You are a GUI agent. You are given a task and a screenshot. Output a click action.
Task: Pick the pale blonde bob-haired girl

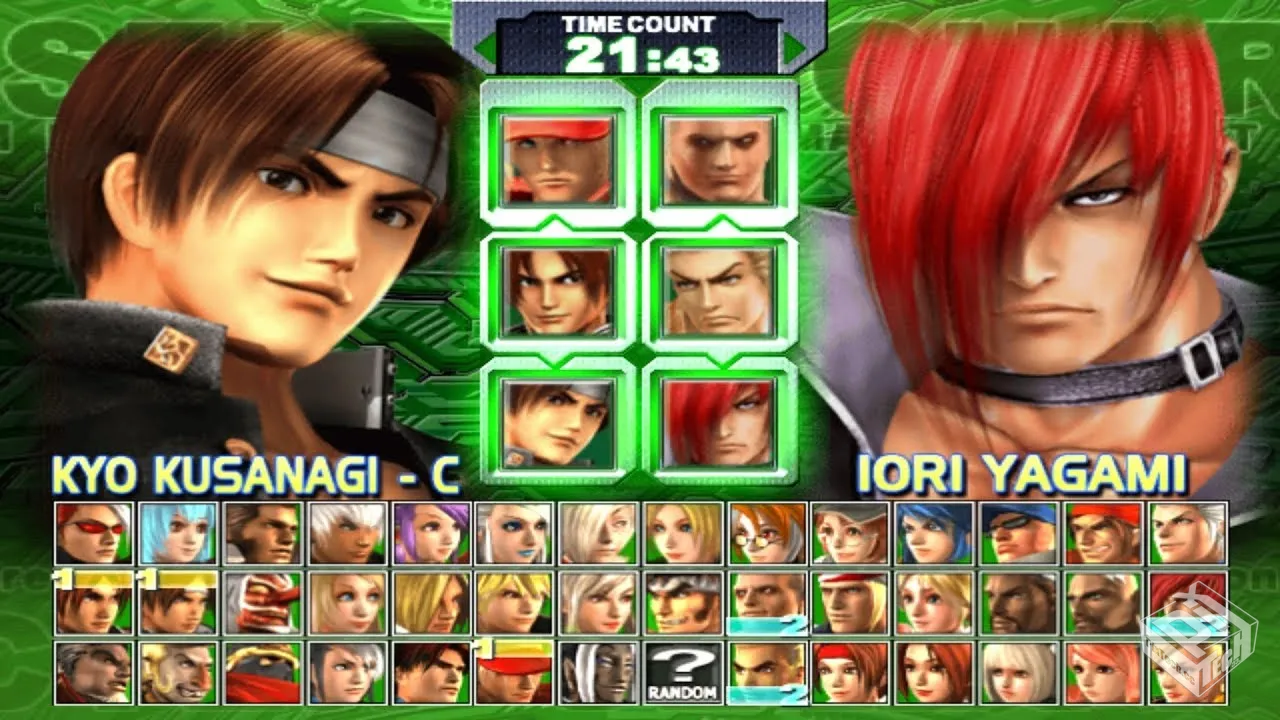1020,672
